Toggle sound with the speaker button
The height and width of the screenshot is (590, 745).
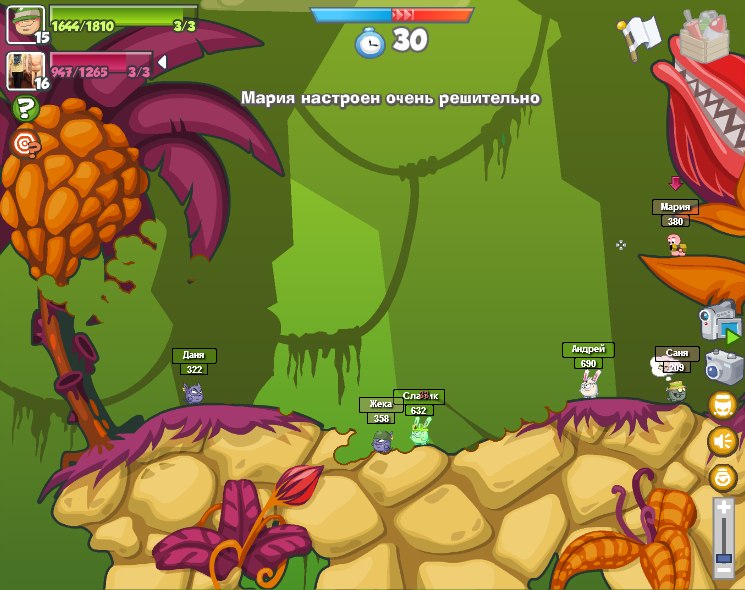pyautogui.click(x=722, y=441)
